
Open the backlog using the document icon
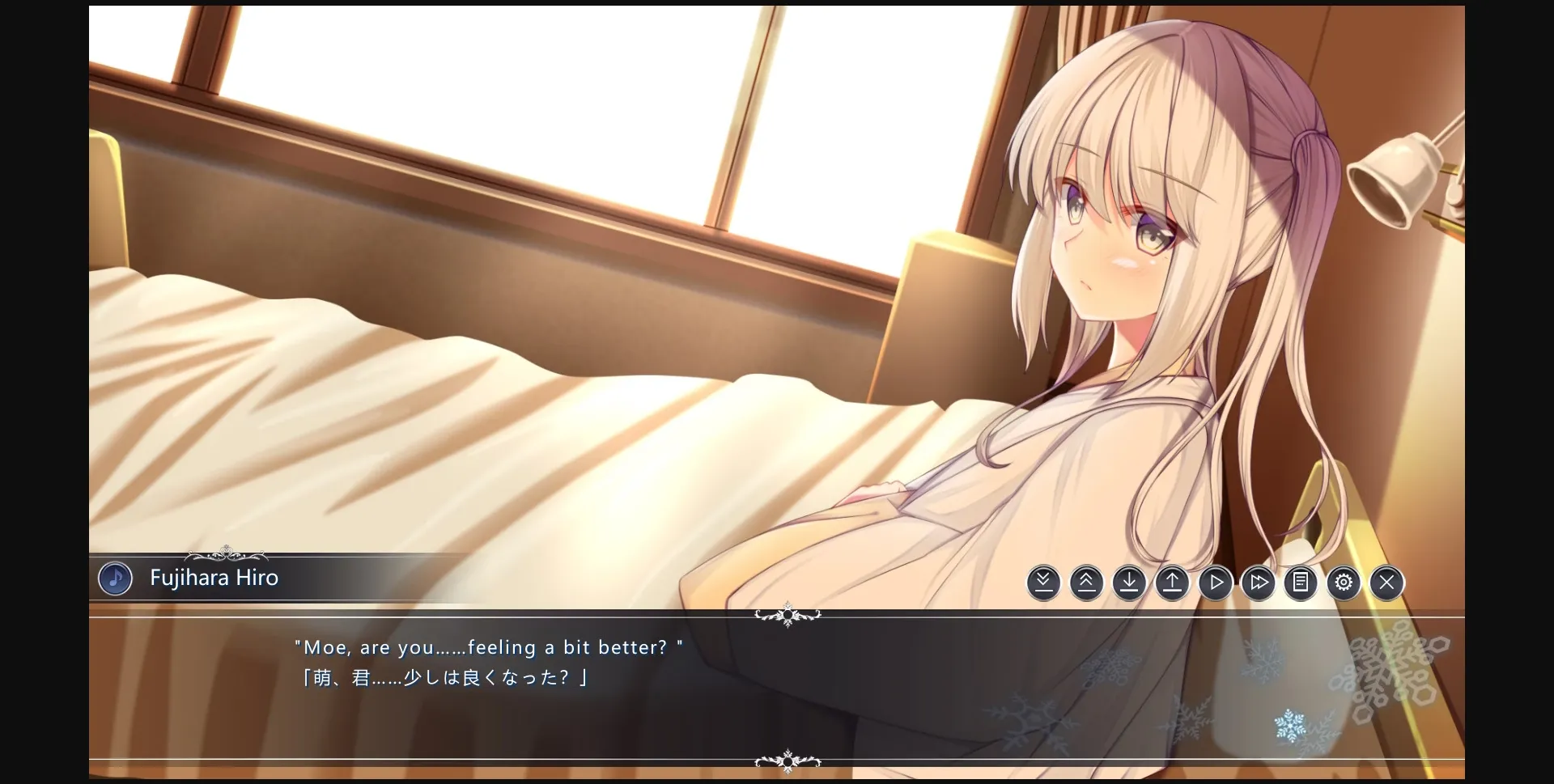pyautogui.click(x=1300, y=582)
